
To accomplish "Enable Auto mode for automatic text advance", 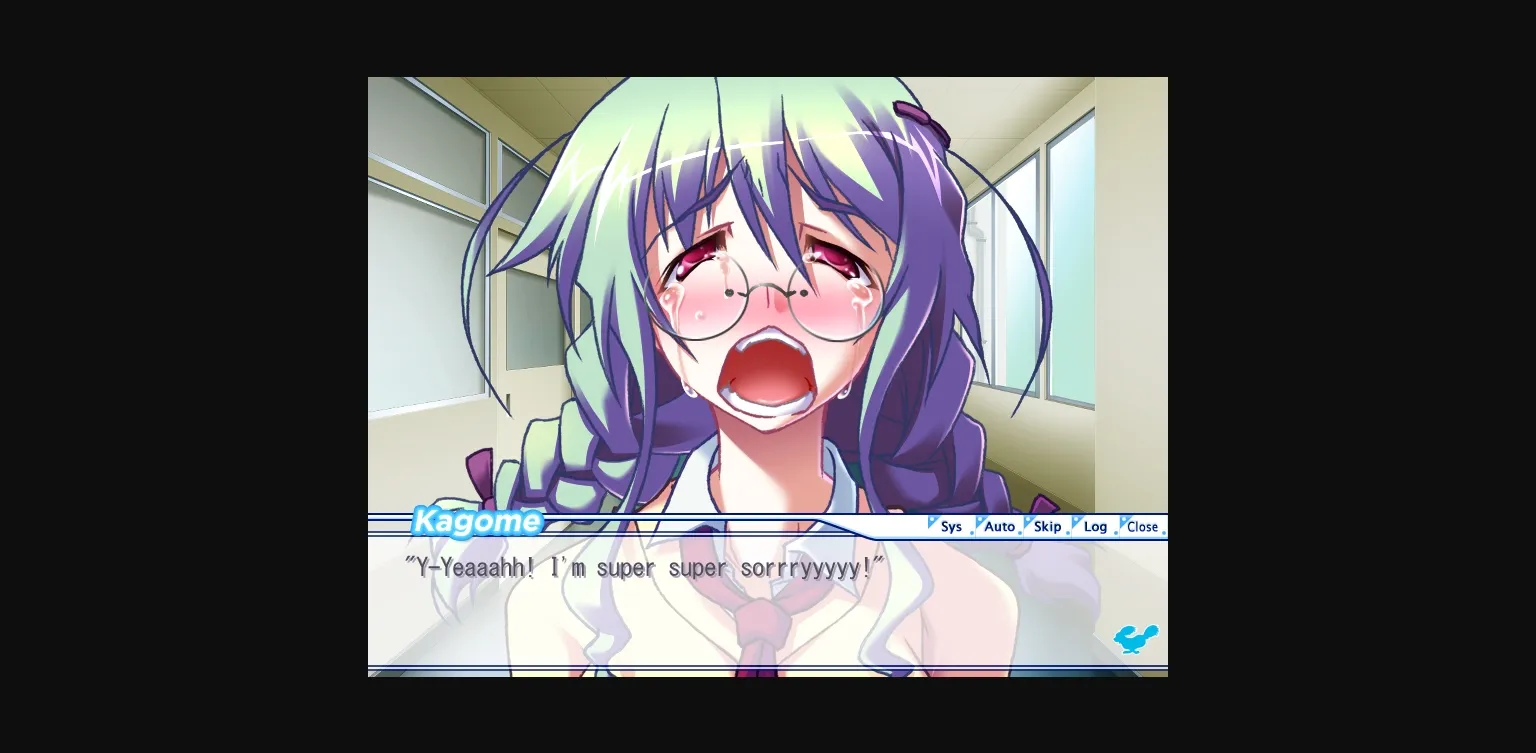I will pyautogui.click(x=999, y=527).
